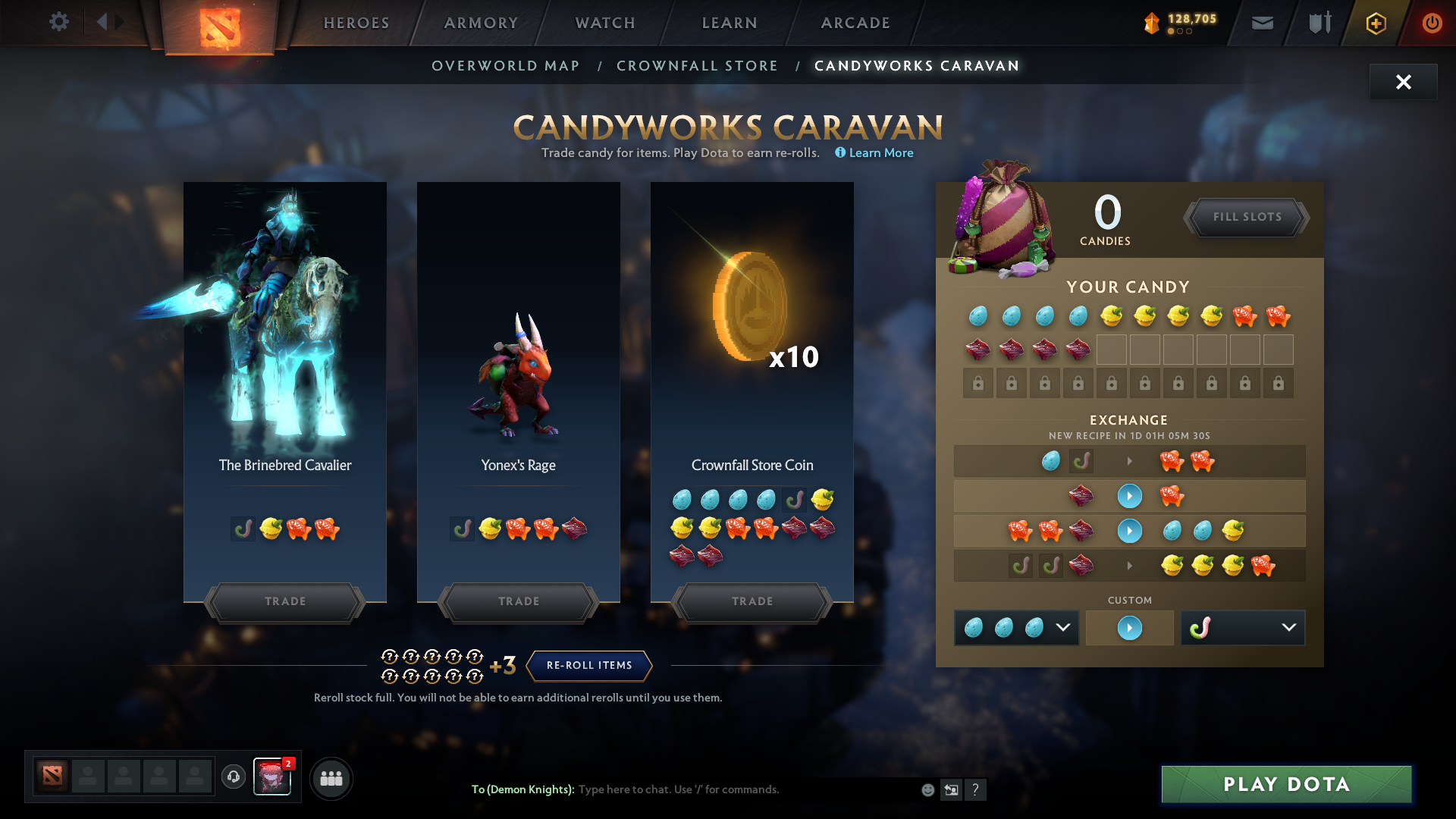Open the mail inbox
The image size is (1456, 819).
click(1262, 23)
